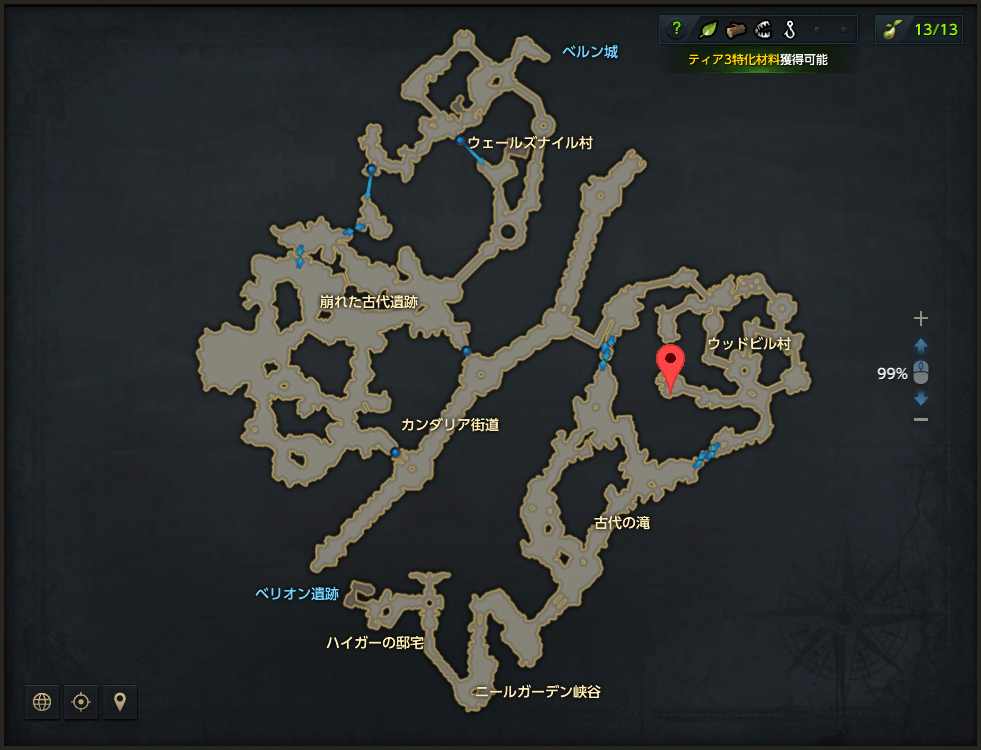Center map with the crosshair button
This screenshot has height=750, width=981.
(x=81, y=702)
